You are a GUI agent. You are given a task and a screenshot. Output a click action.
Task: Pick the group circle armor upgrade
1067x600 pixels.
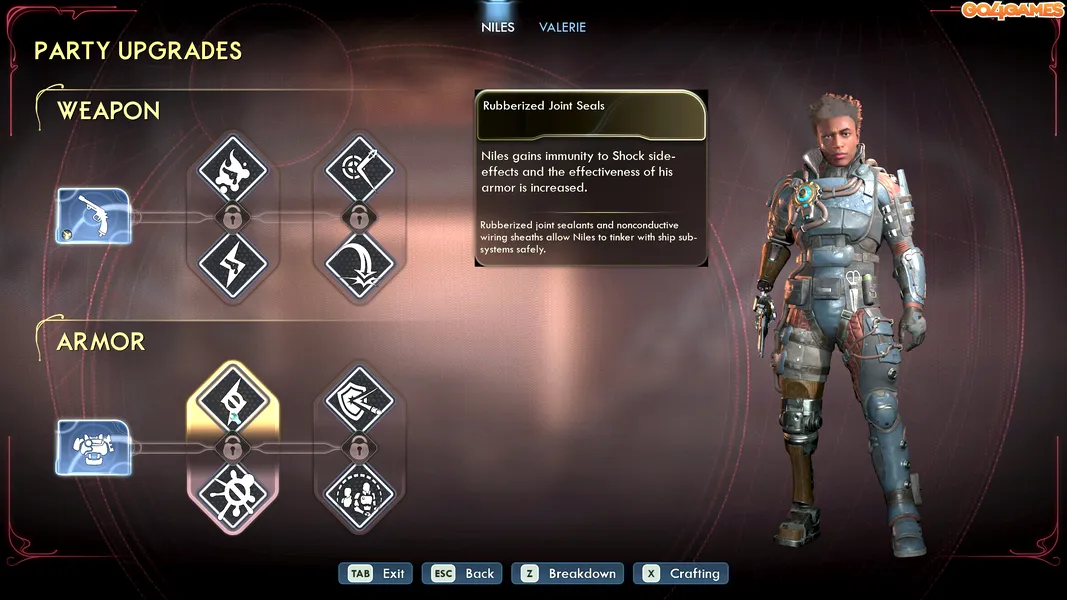(359, 494)
